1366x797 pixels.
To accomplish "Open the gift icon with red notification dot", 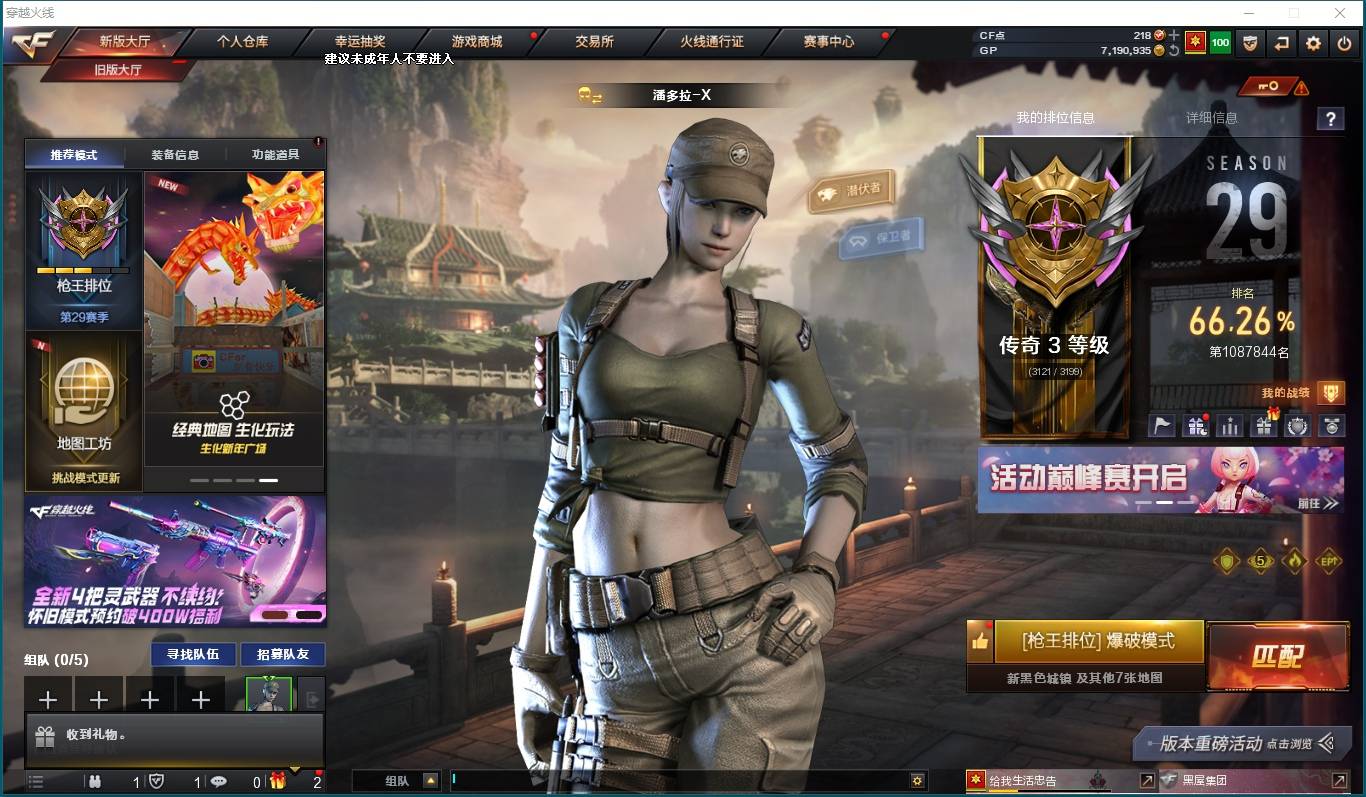I will tap(1196, 425).
